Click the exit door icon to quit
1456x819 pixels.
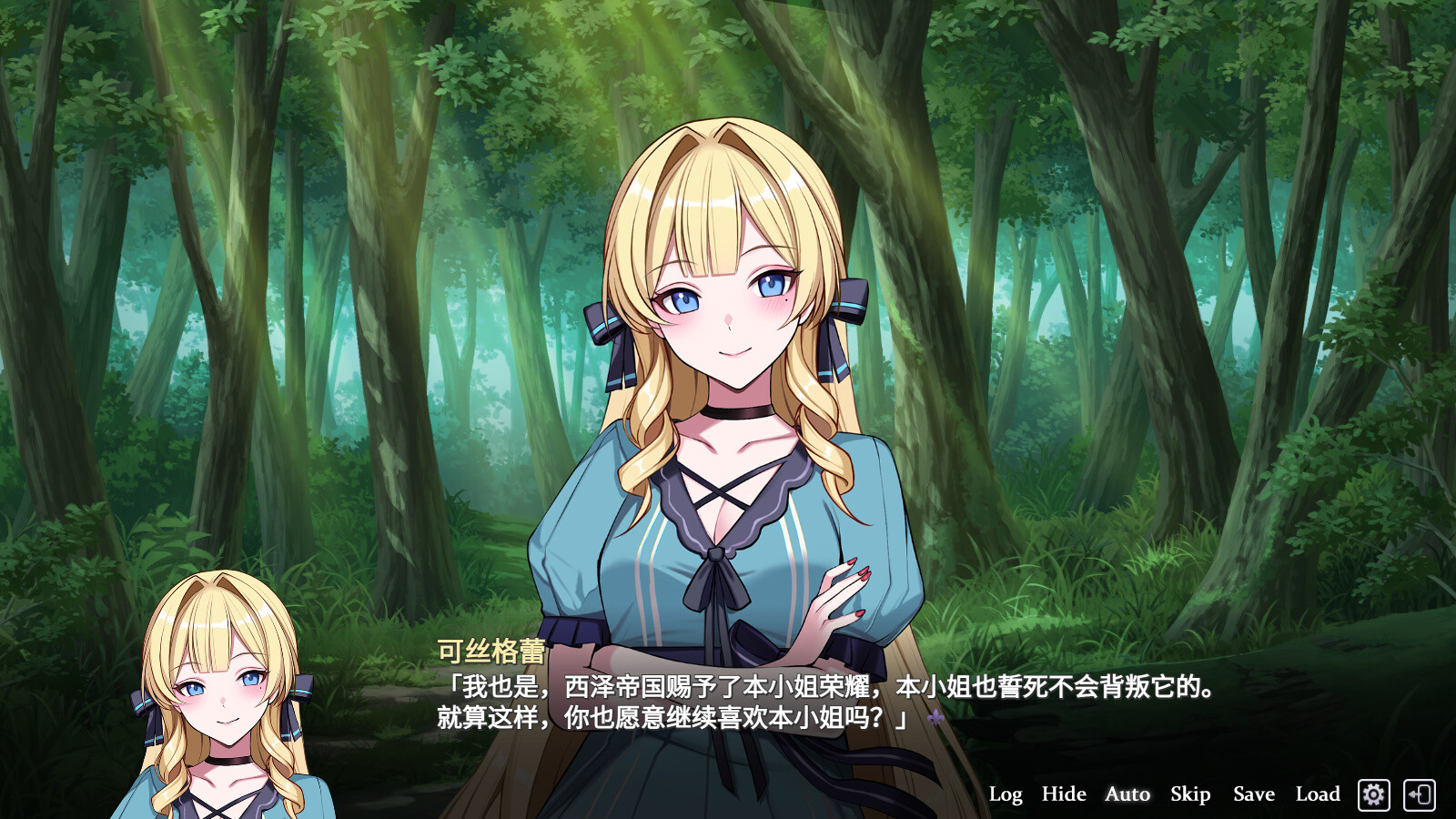(1421, 794)
